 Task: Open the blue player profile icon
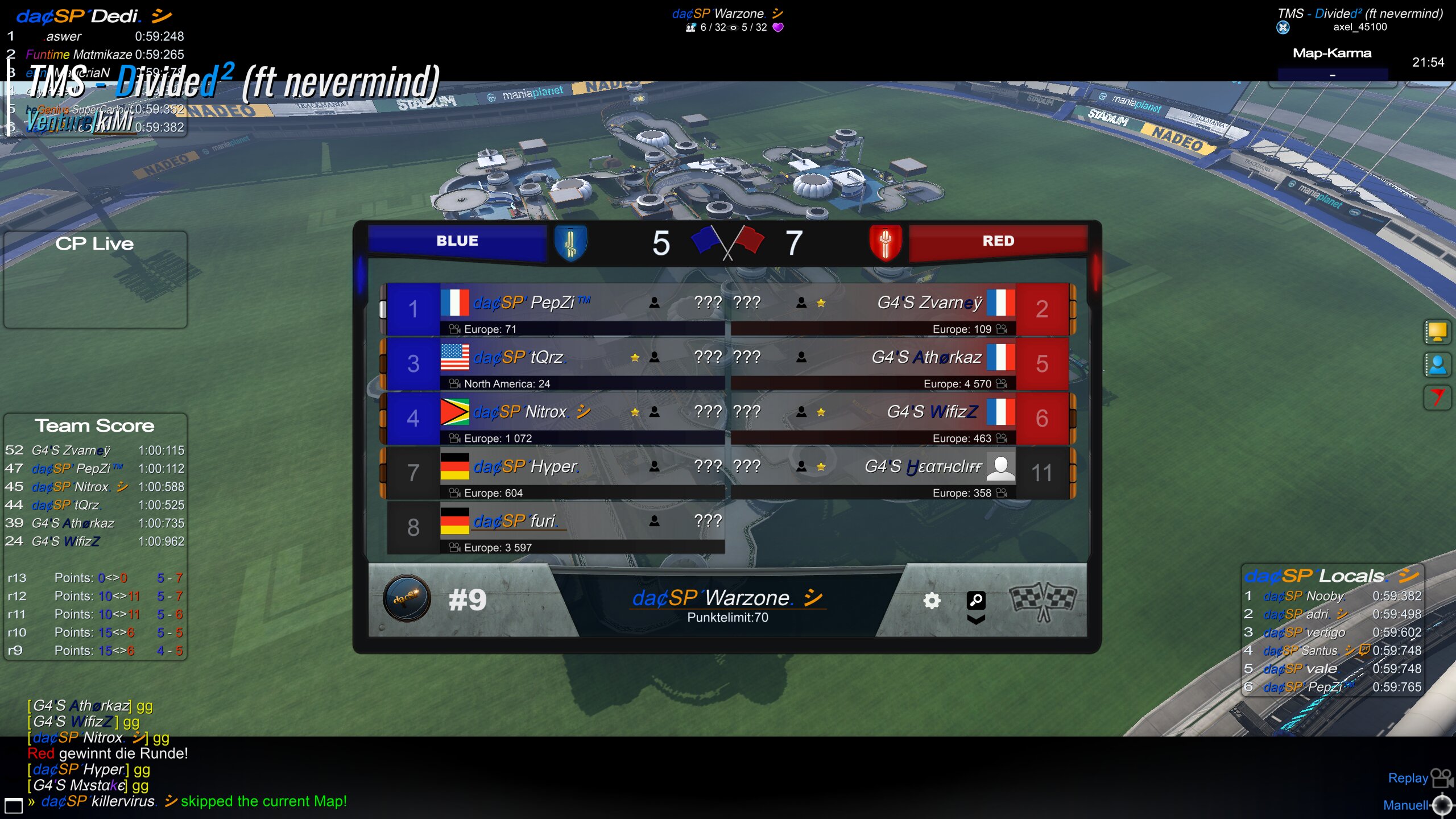(x=1437, y=365)
